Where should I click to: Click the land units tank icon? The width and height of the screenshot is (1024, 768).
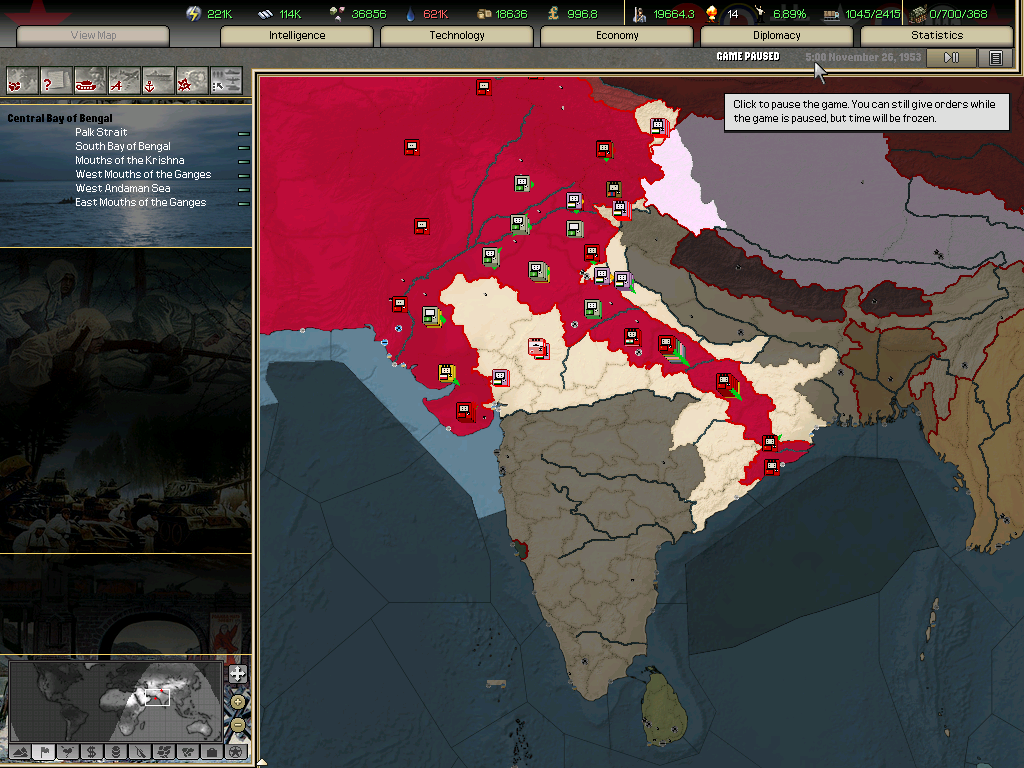click(90, 78)
